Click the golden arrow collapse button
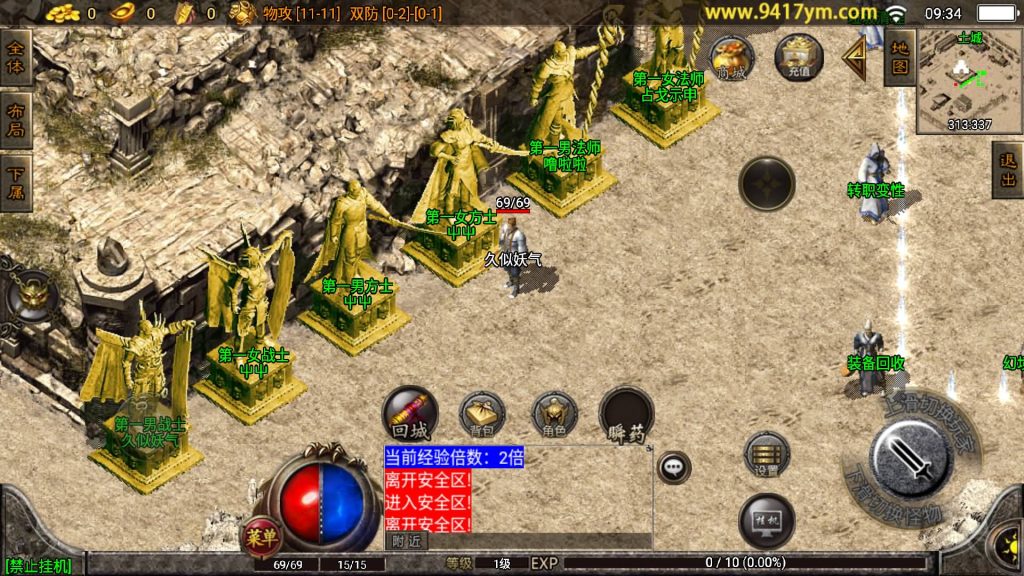Screen dimensions: 1024x576 pos(855,58)
